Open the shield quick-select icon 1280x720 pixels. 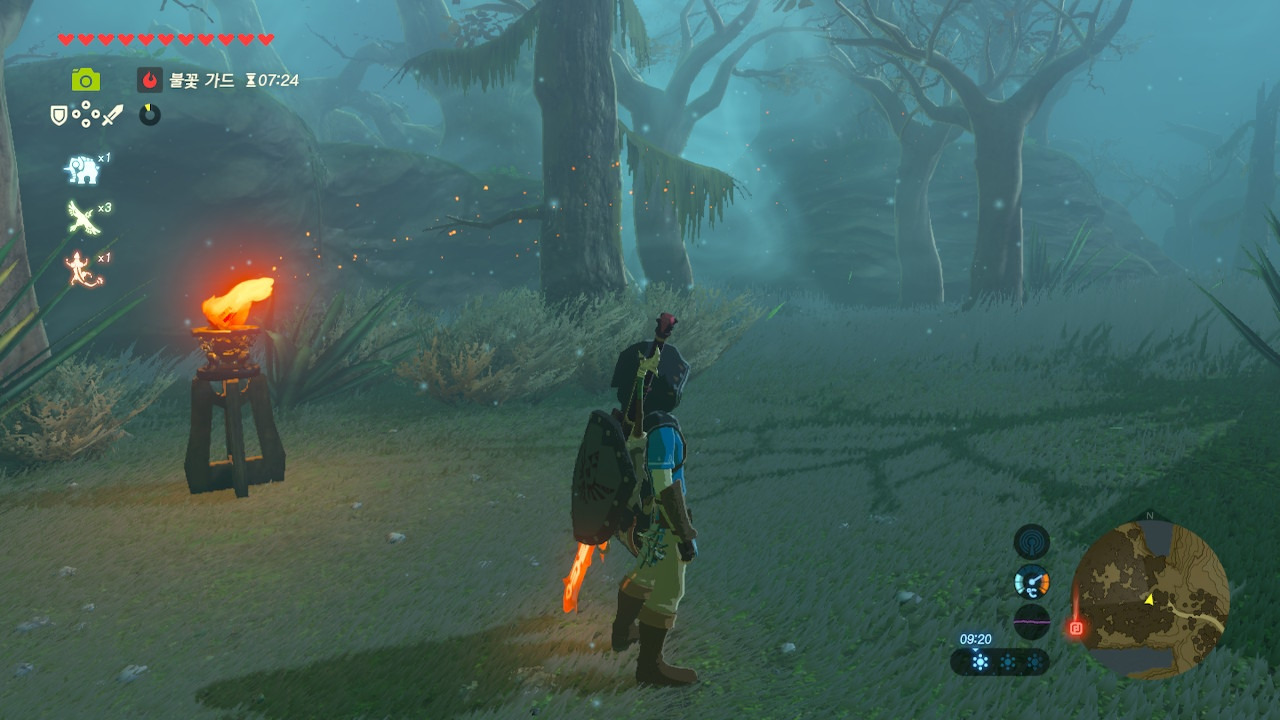click(59, 115)
